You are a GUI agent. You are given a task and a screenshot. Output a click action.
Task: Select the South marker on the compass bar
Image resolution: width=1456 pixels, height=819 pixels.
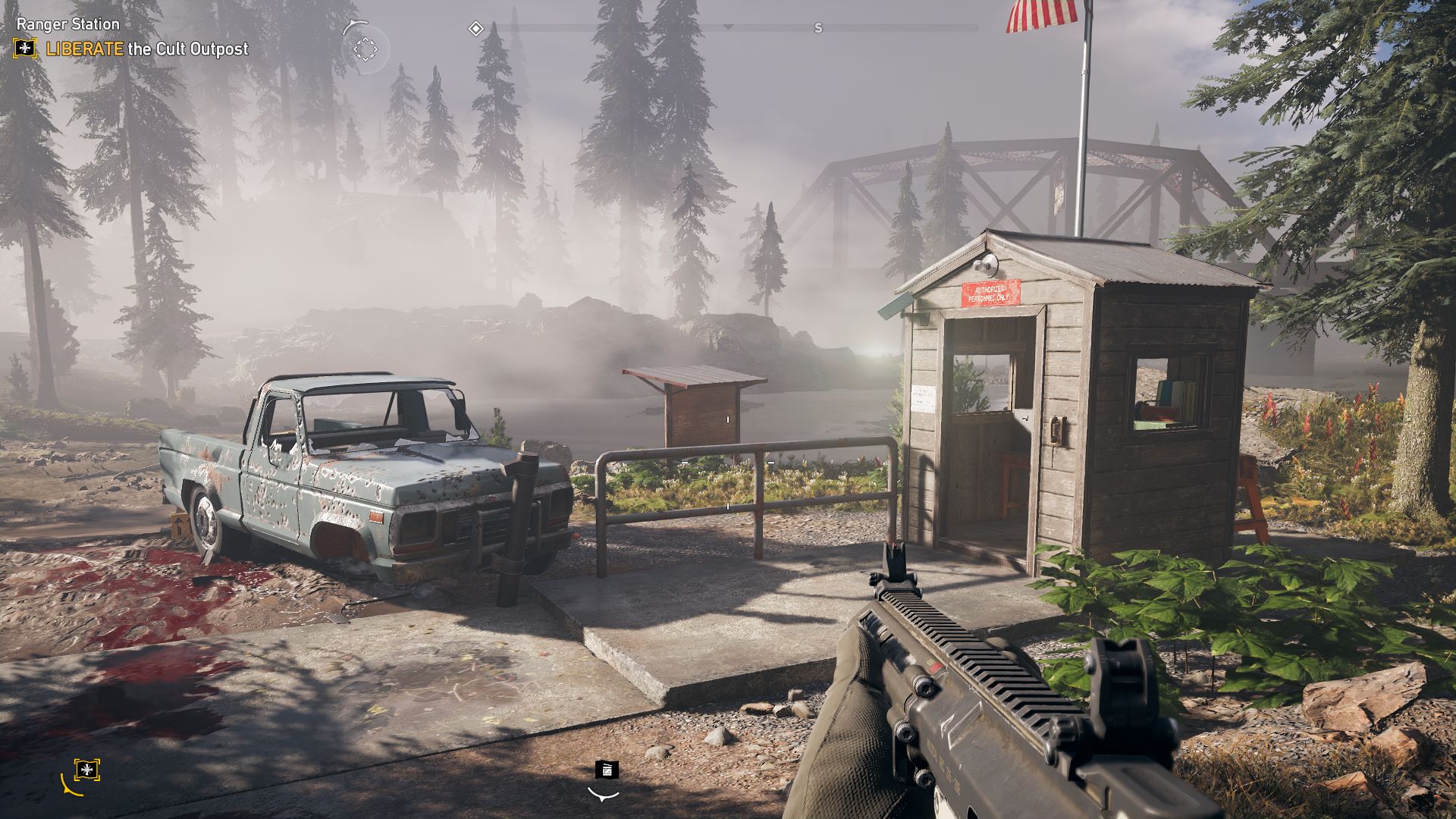(817, 29)
